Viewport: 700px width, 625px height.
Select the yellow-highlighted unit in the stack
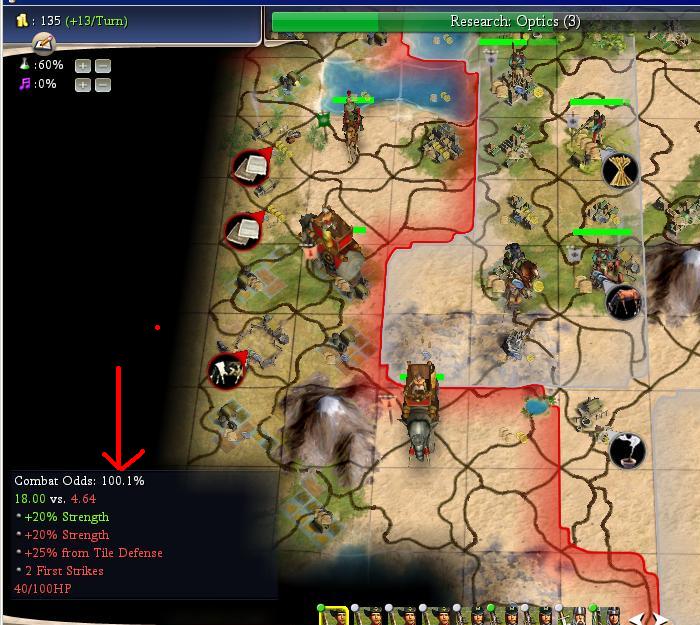(333, 615)
